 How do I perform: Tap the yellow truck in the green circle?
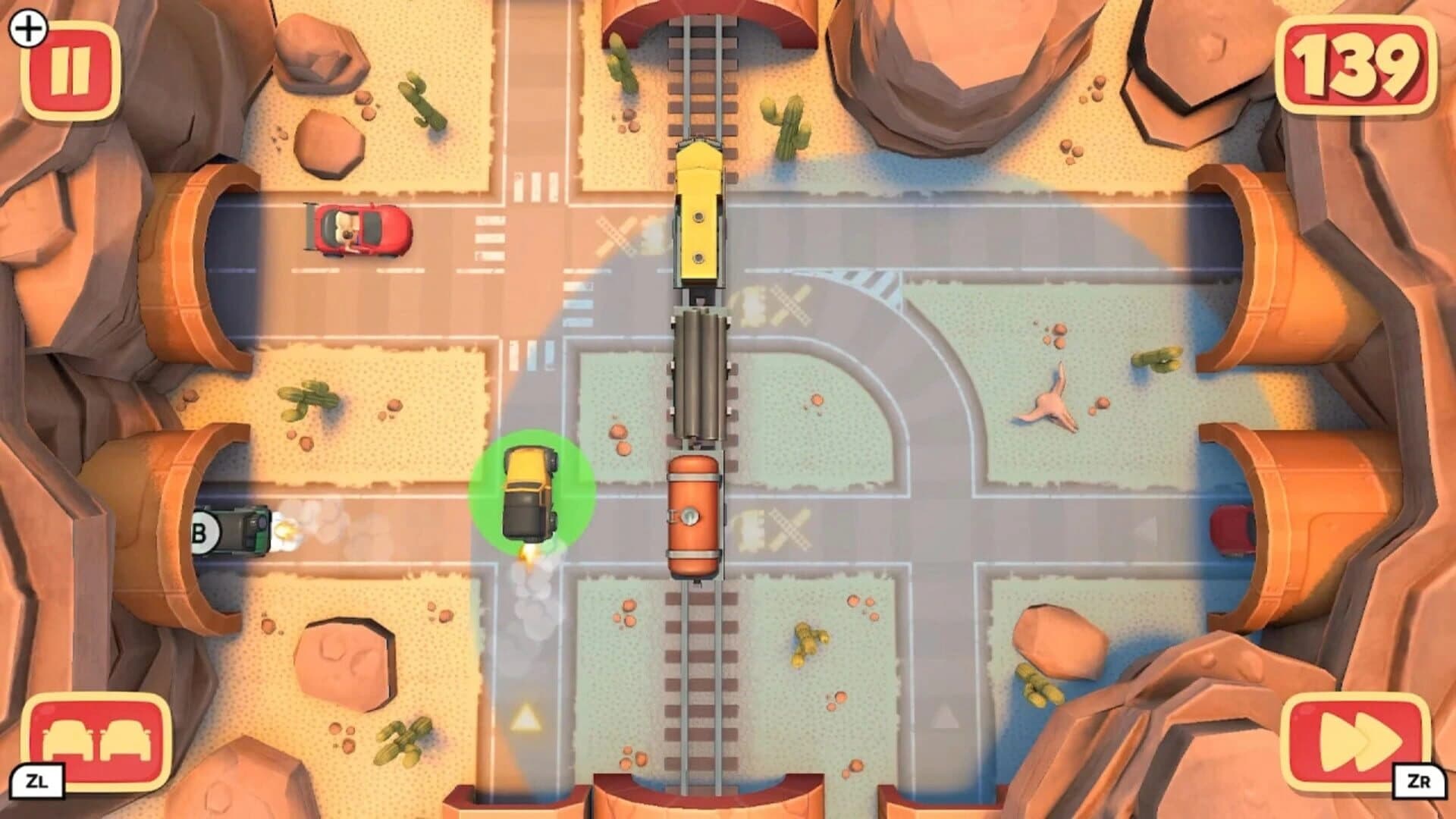(531, 493)
